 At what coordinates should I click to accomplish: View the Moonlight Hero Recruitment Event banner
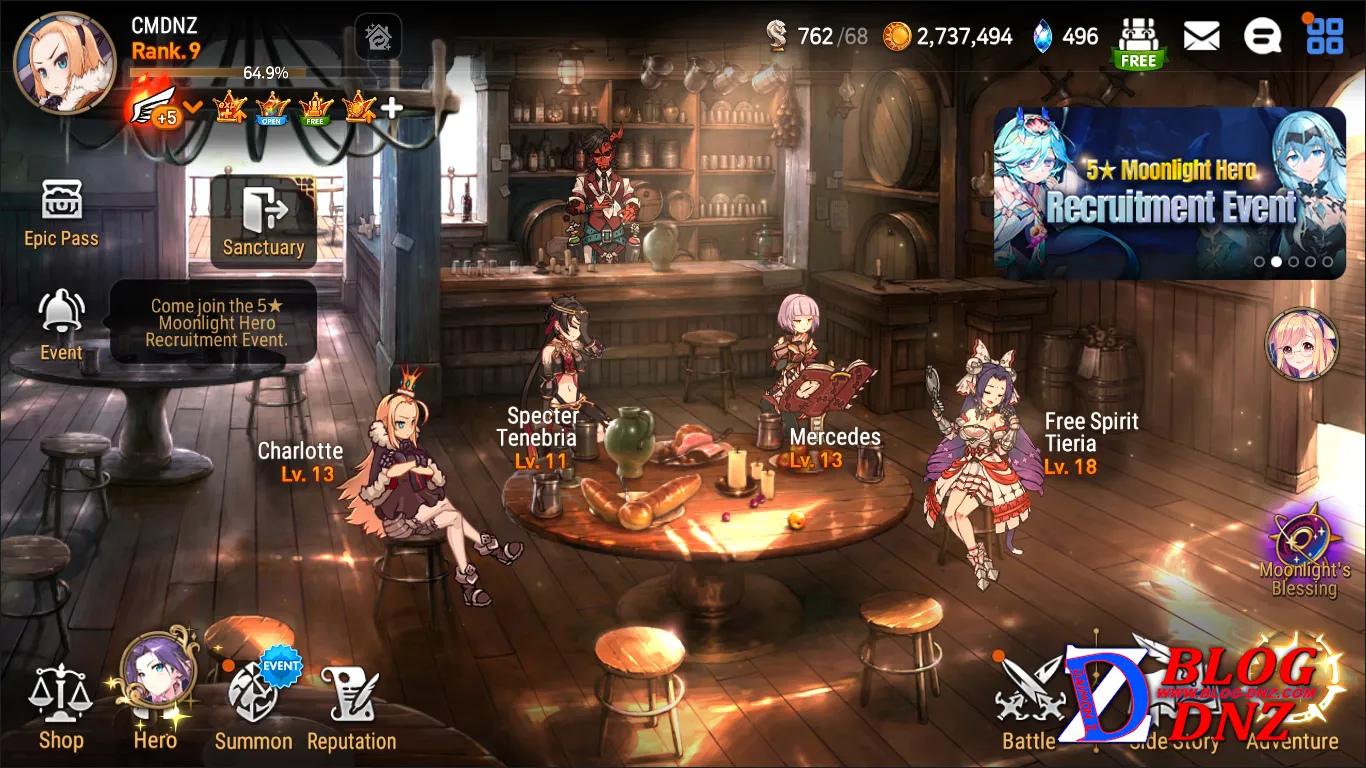click(x=1169, y=193)
